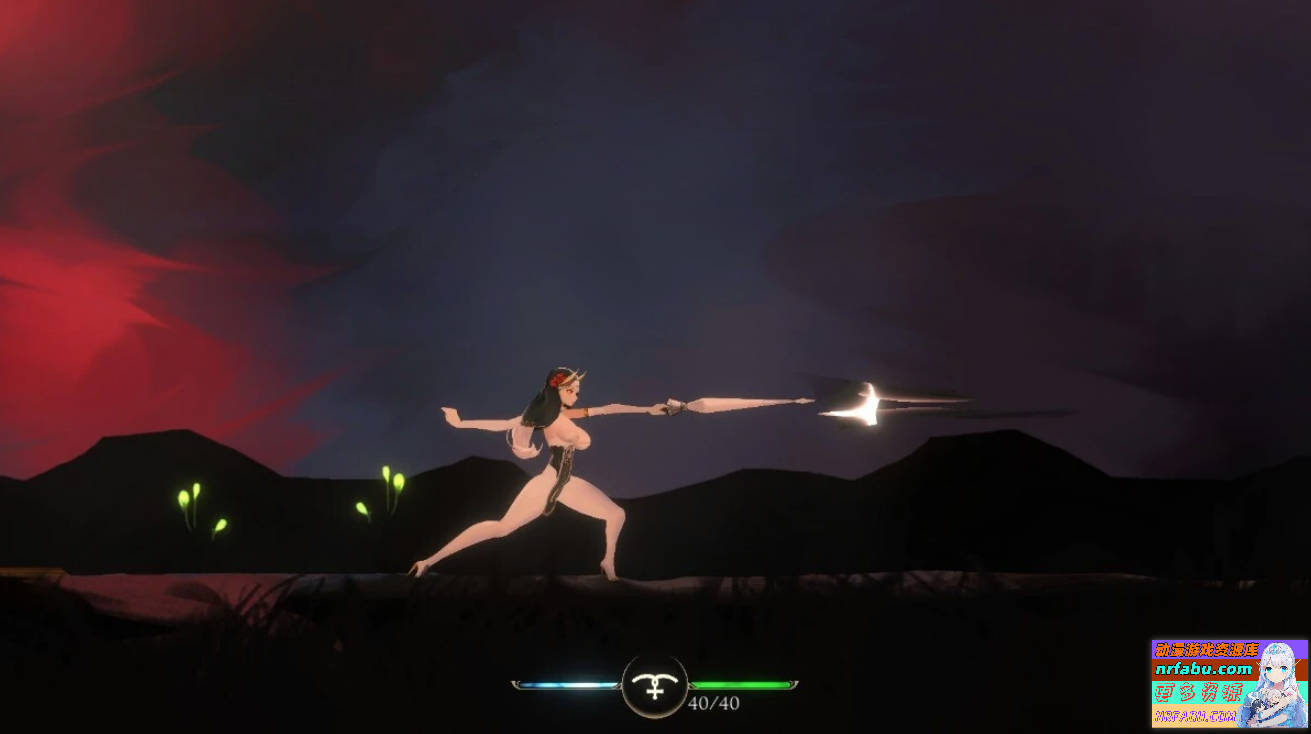1311x734 pixels.
Task: Click the NRFABU.COM text at screen bottom
Action: pos(1195,716)
